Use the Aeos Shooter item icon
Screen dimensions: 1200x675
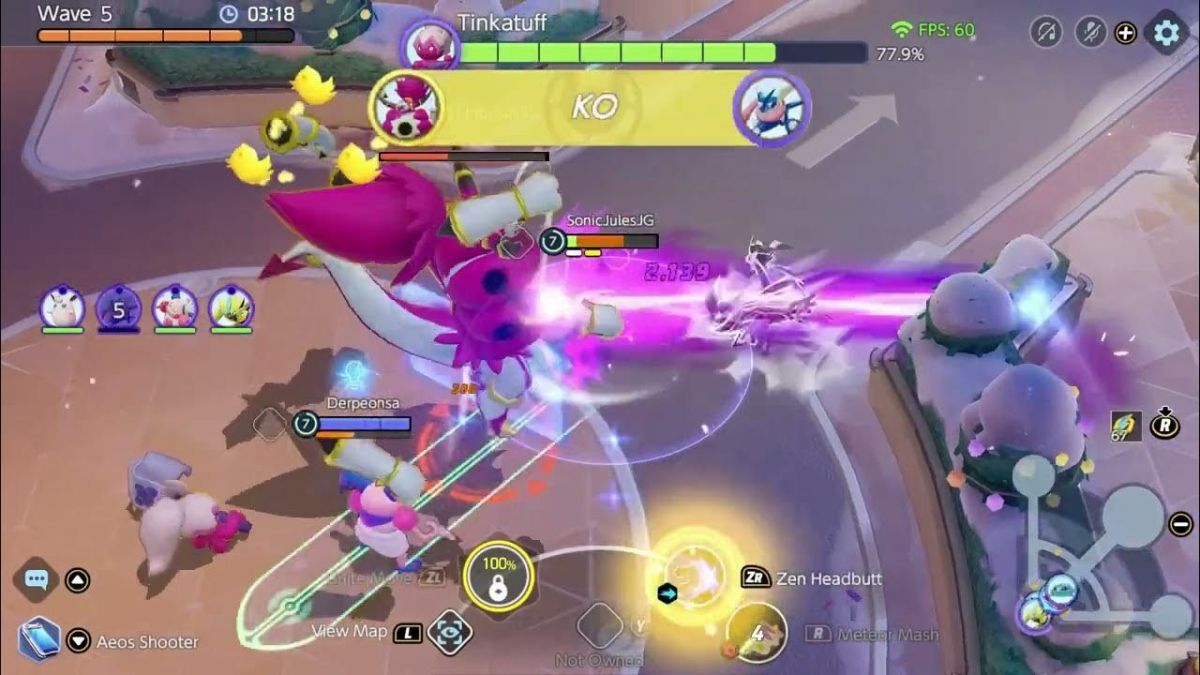[x=39, y=639]
